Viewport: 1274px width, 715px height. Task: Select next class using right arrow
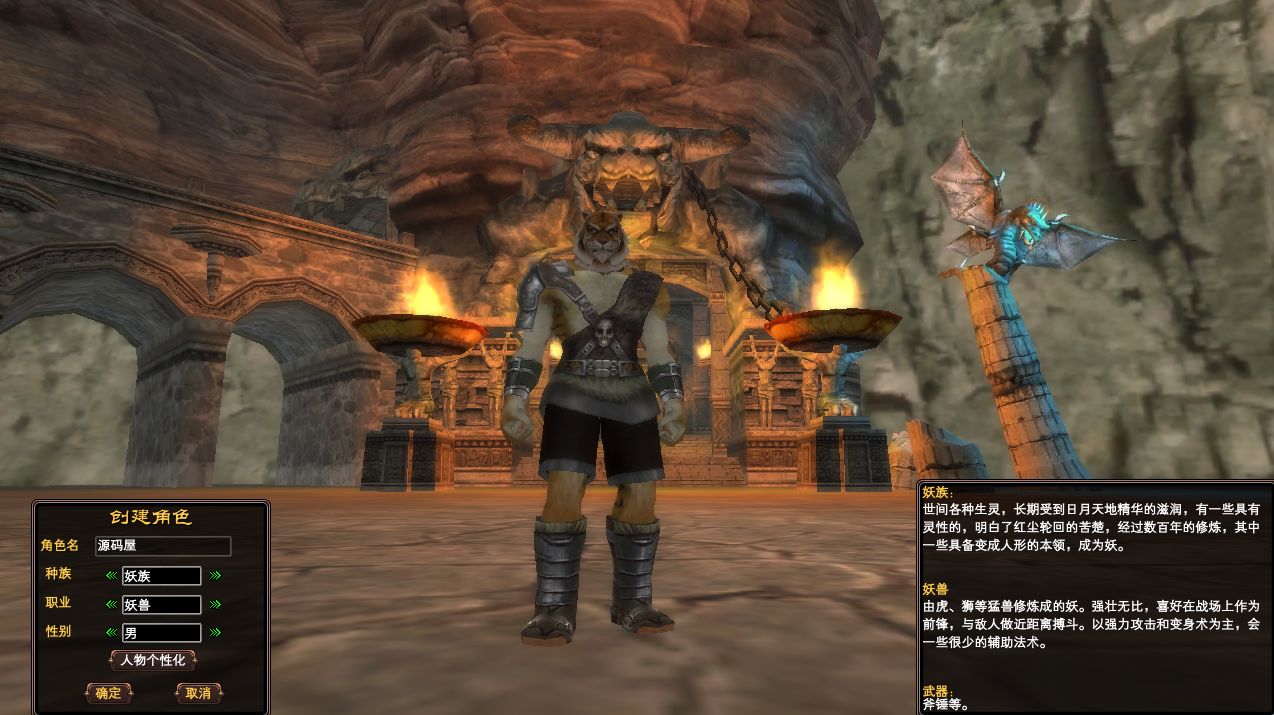pos(215,604)
